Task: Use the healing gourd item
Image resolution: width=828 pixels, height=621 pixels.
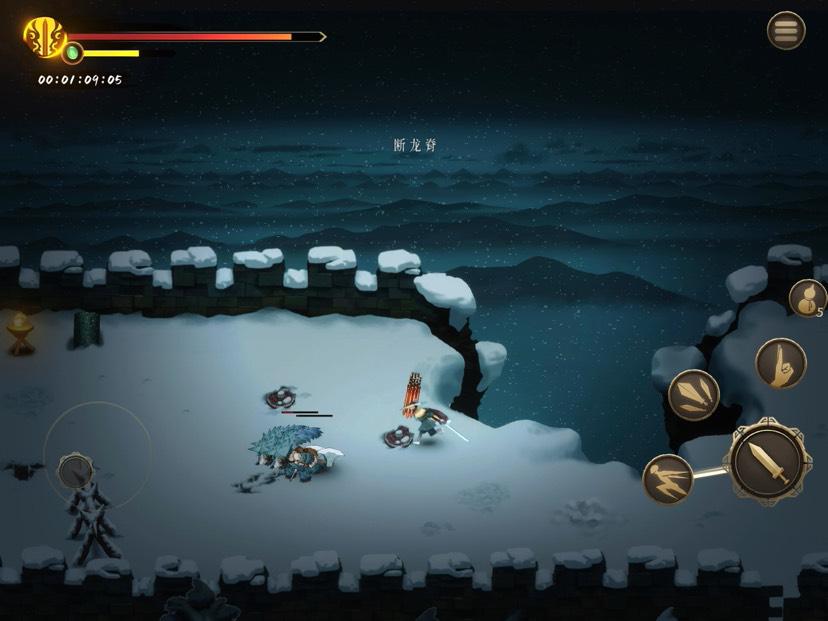Action: [x=805, y=298]
